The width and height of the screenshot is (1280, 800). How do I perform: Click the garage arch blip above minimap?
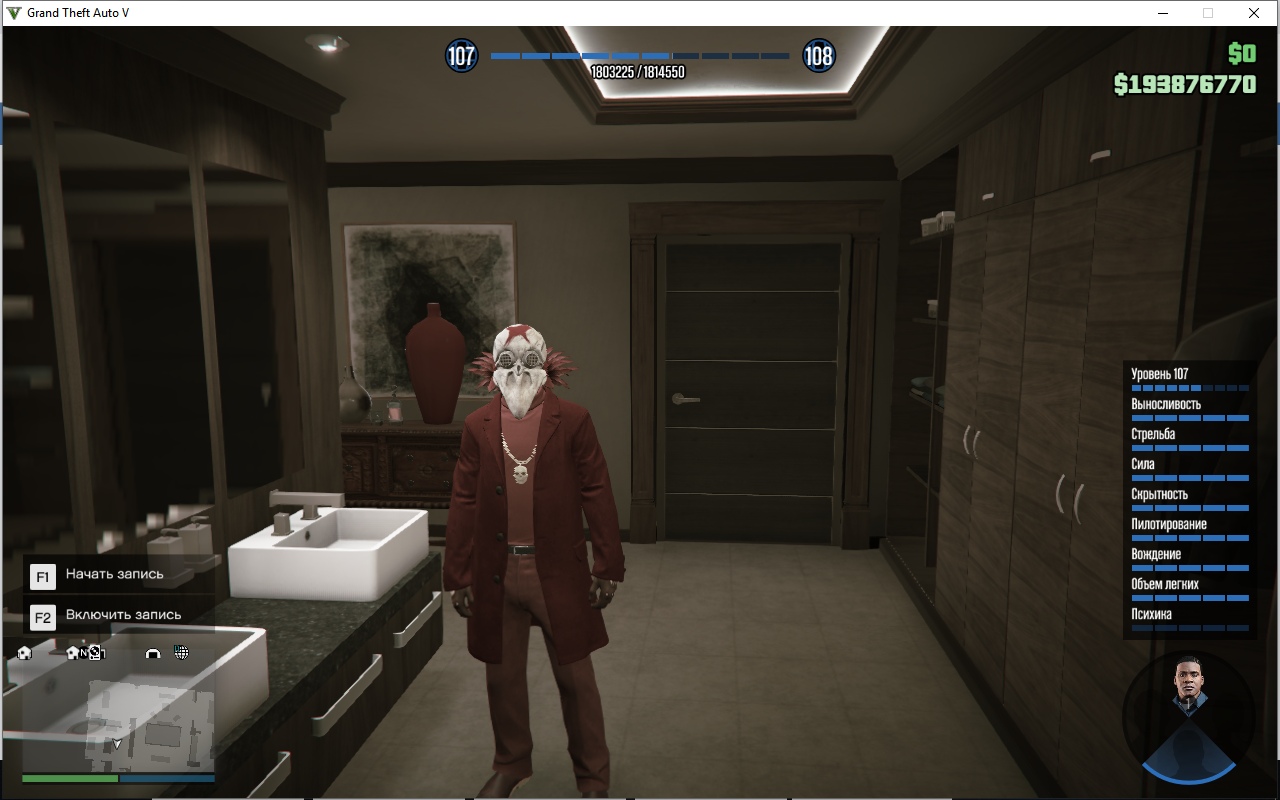coord(153,654)
